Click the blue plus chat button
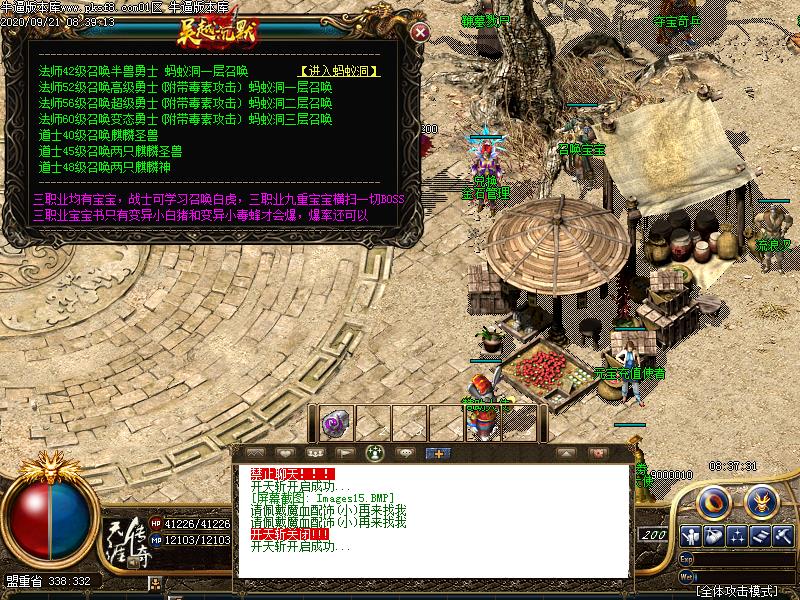 (436, 453)
